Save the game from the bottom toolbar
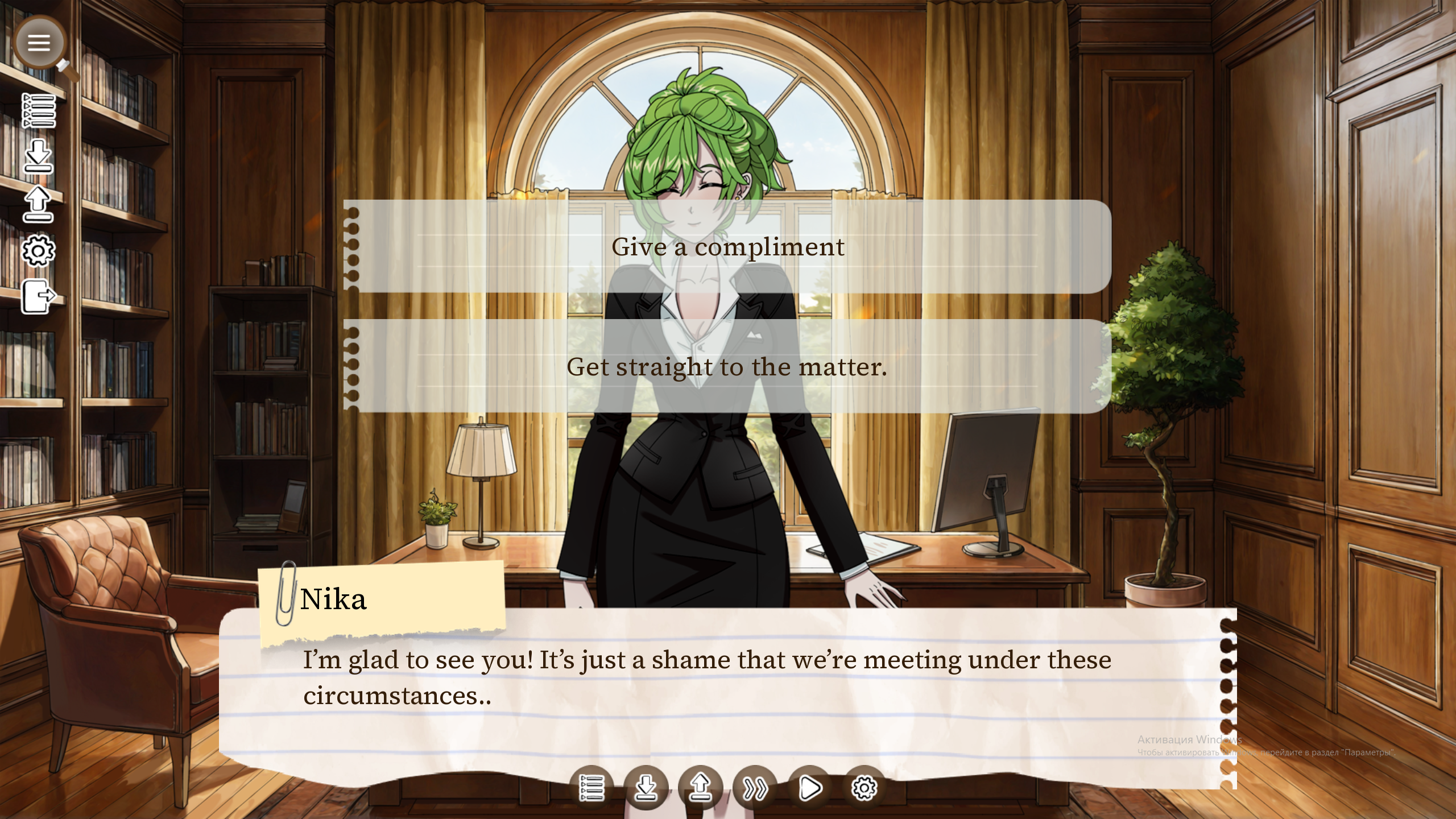Image resolution: width=1456 pixels, height=819 pixels. 646,788
